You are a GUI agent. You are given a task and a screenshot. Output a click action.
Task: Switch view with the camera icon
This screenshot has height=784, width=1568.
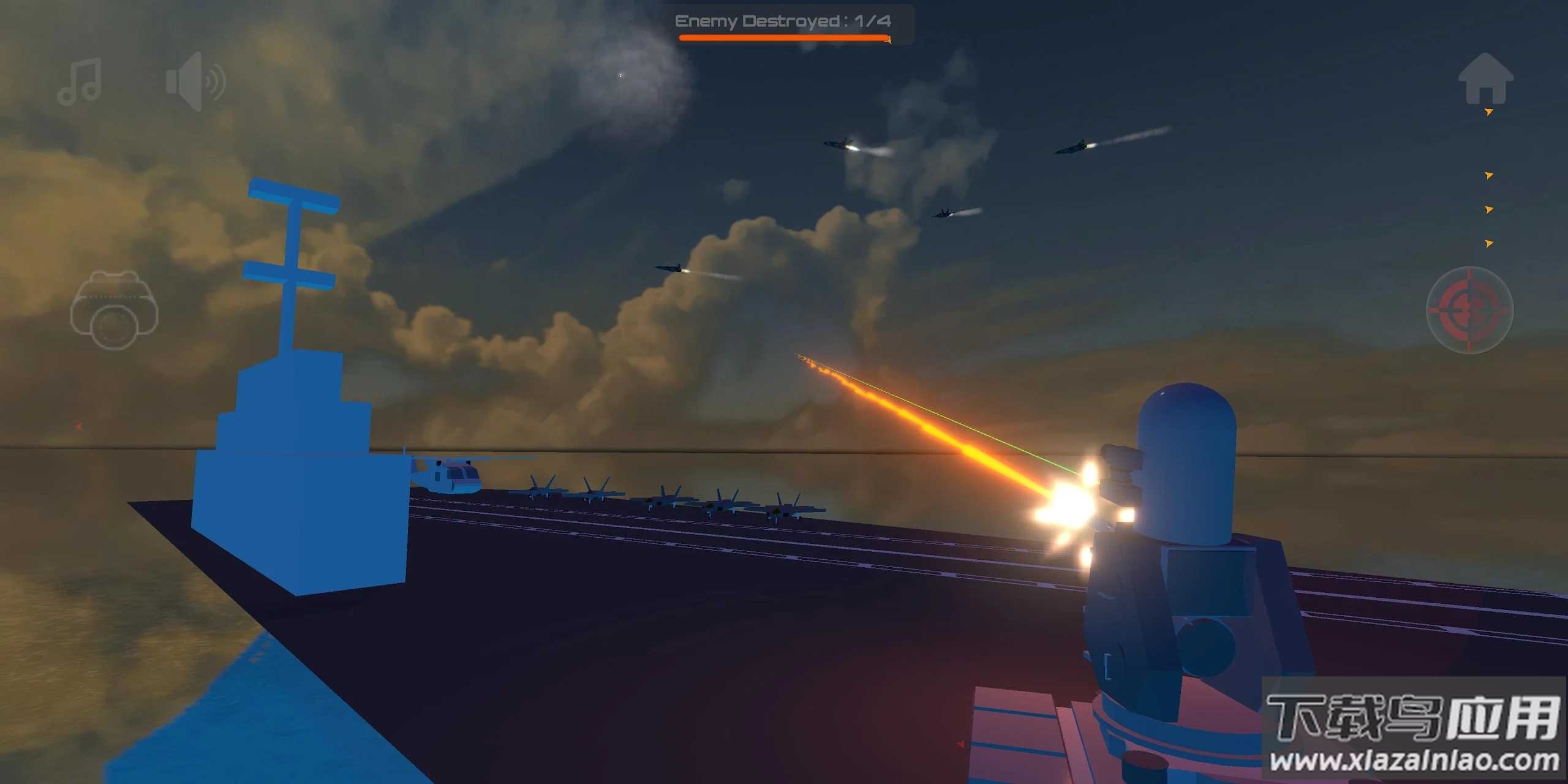(114, 310)
